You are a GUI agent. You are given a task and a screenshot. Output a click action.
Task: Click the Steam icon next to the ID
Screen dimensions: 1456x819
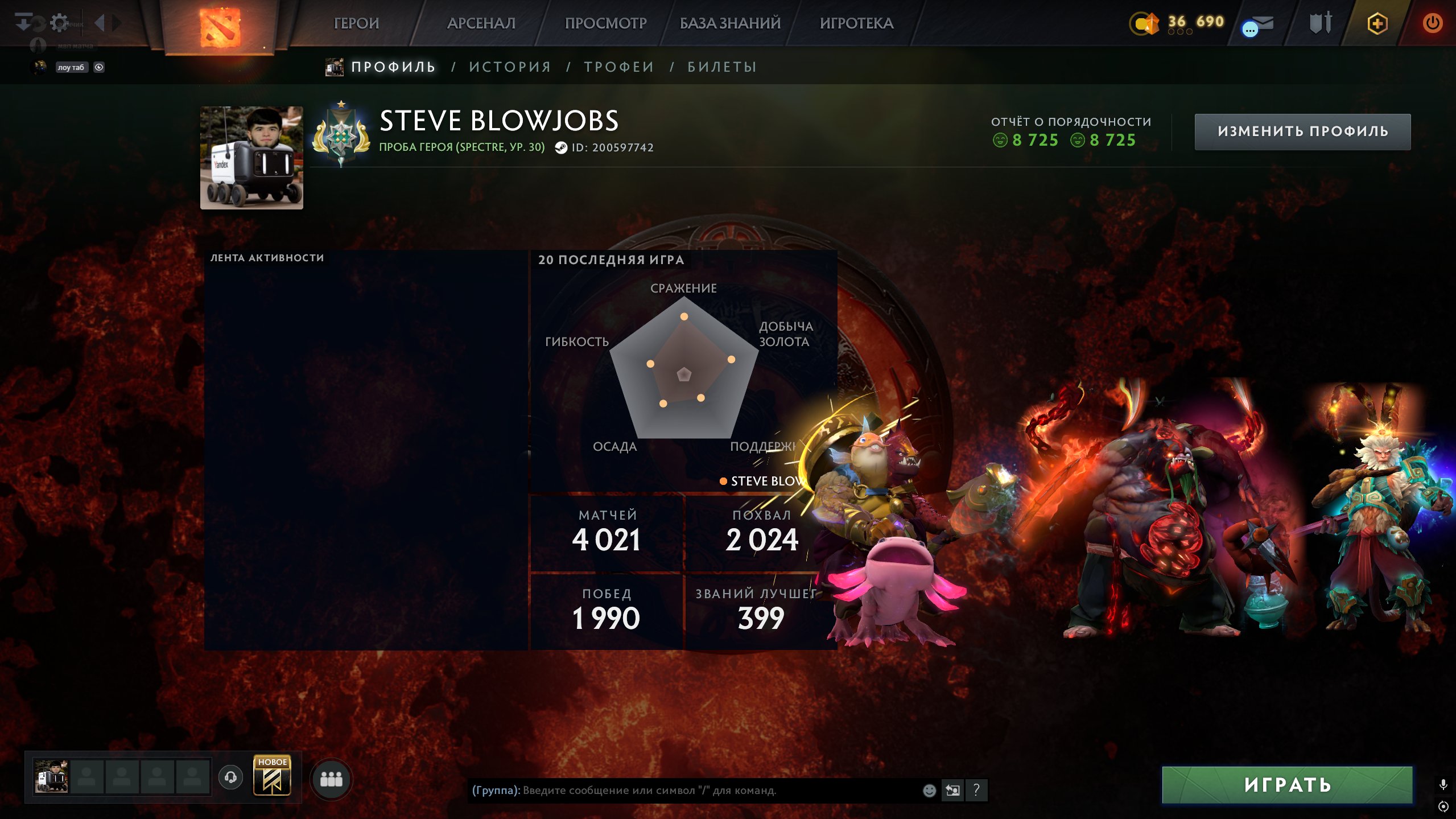[562, 147]
